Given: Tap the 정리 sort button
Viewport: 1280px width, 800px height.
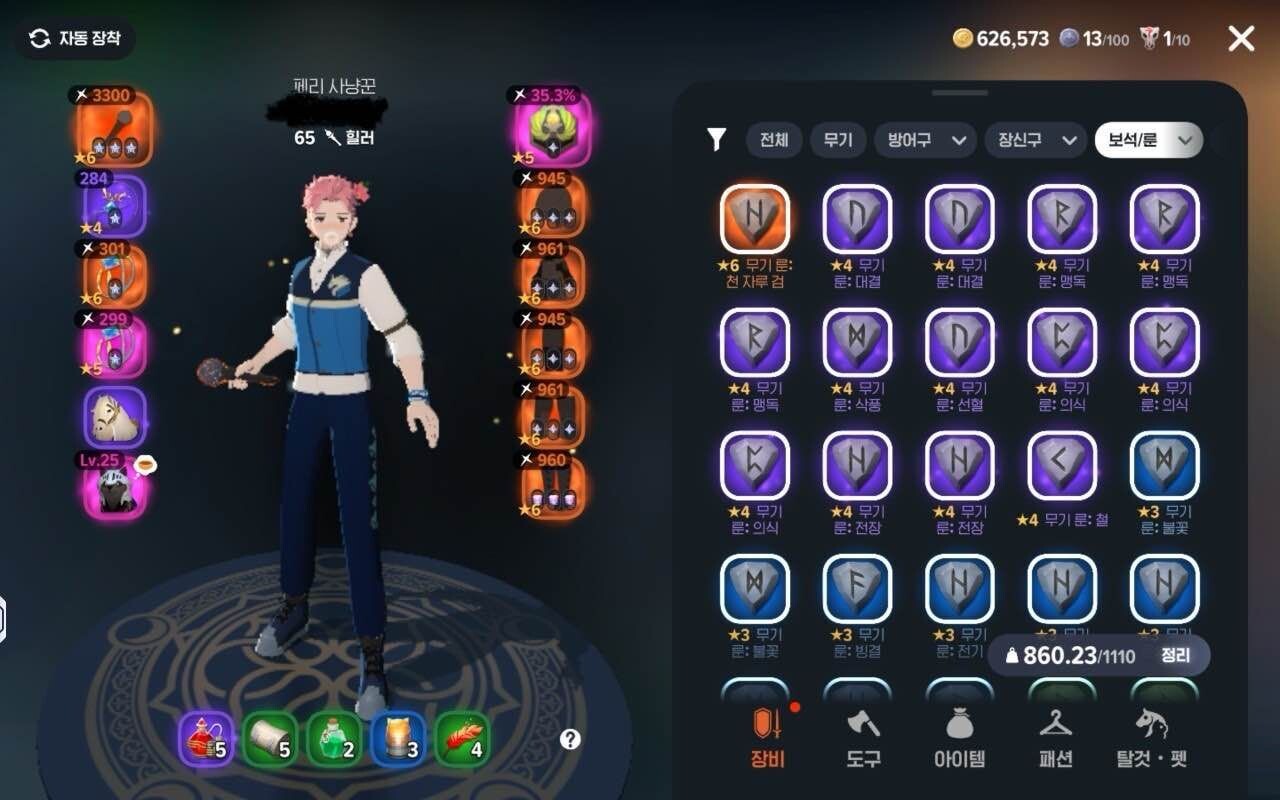Looking at the screenshot, I should [1175, 656].
